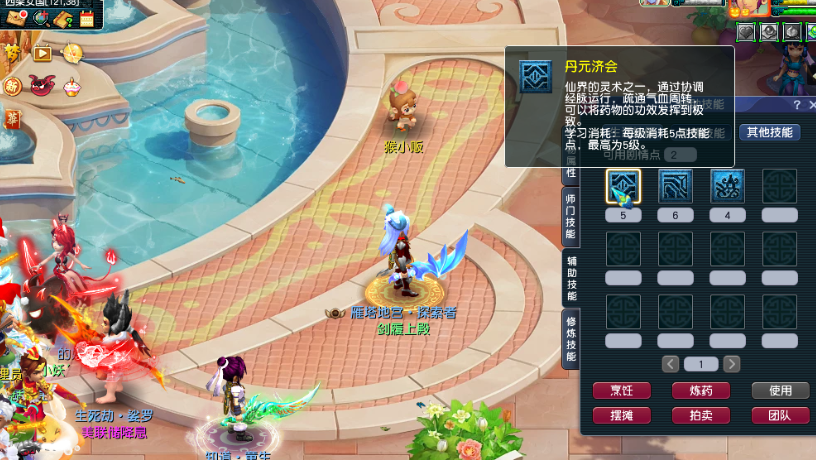Screen dimensions: 816x460
Task: Click the 炼药 alchemy button
Action: pyautogui.click(x=701, y=391)
